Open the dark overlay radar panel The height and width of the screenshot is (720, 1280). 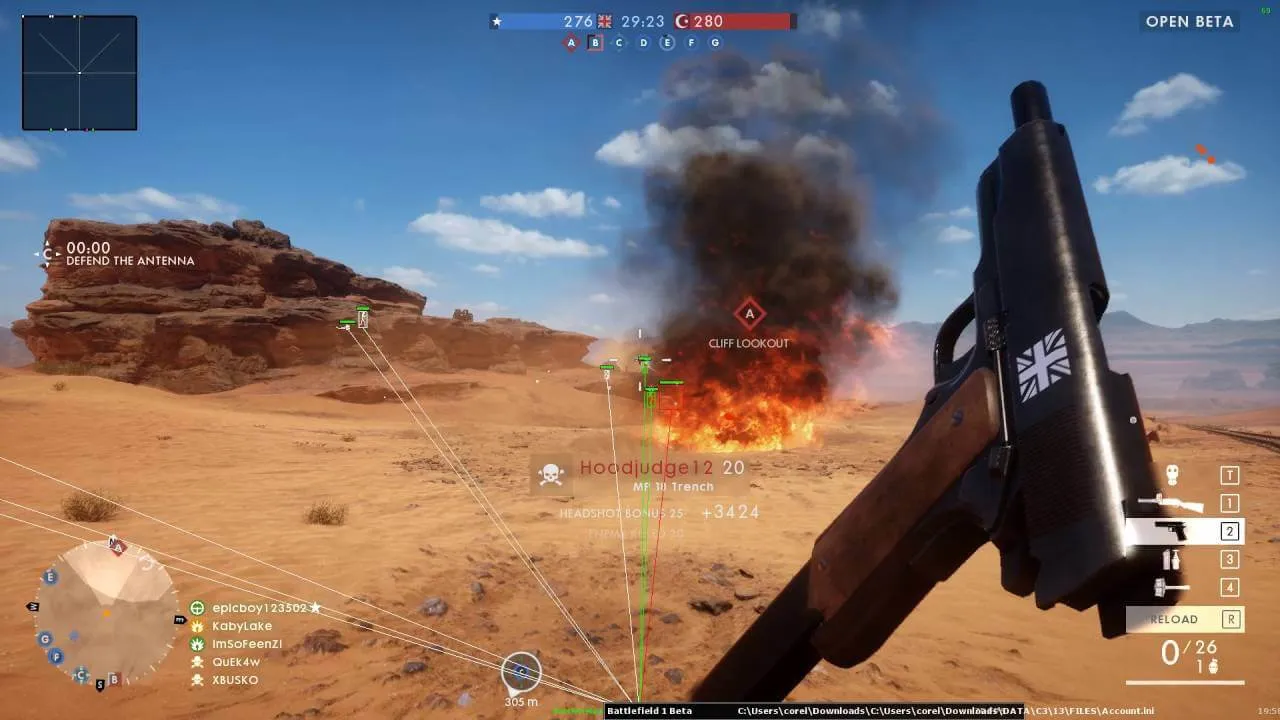79,72
